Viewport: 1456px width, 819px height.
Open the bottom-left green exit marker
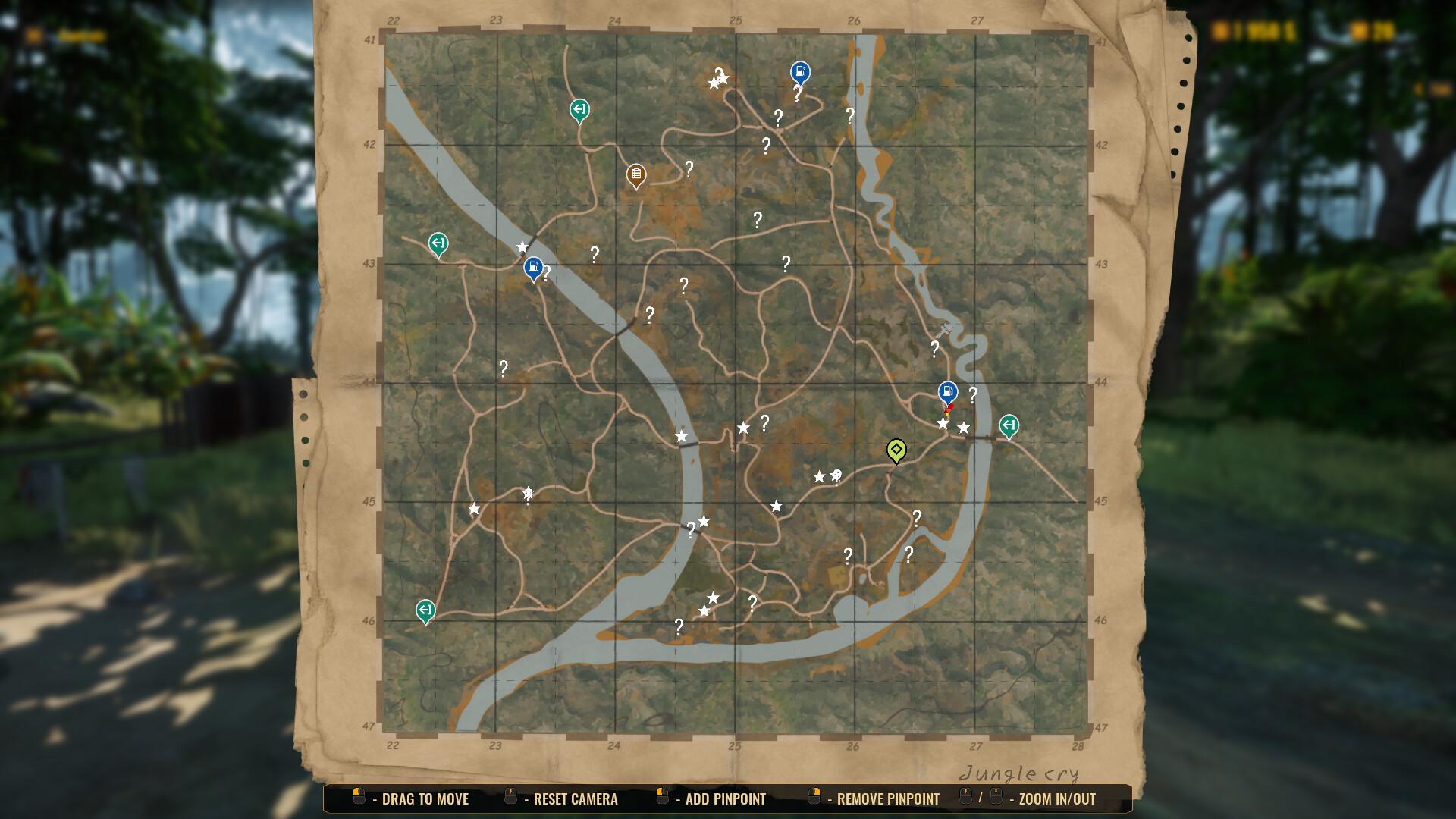(425, 609)
